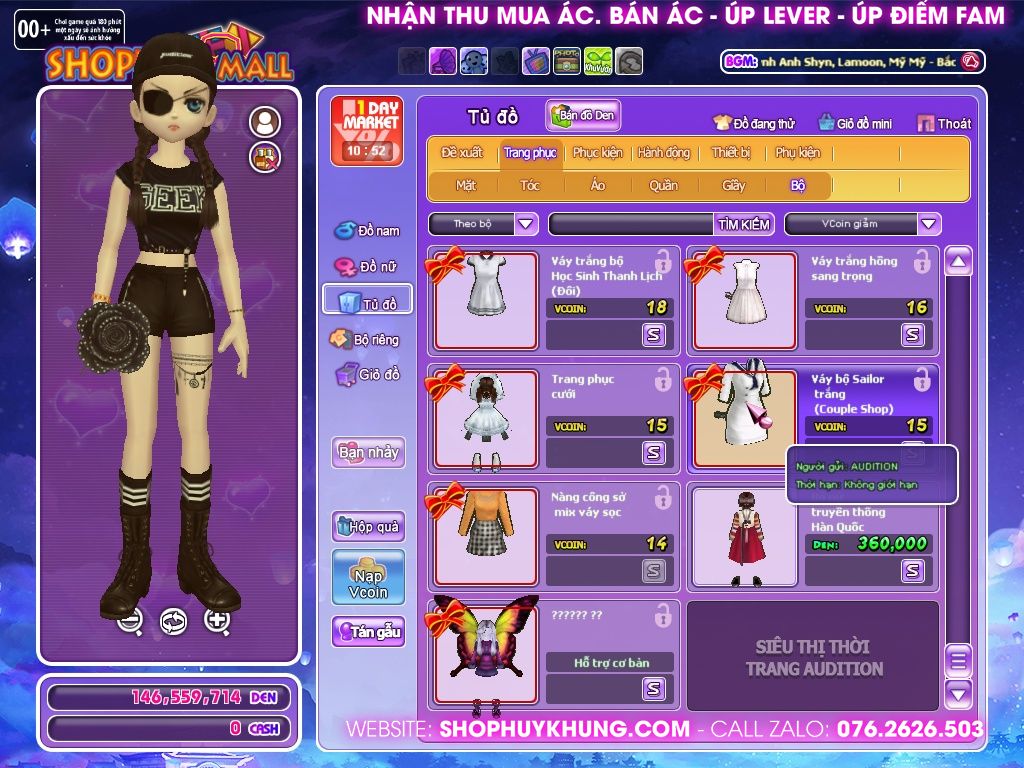Select the Trang phục cưới outfit thumbnail
This screenshot has width=1024, height=768.
tap(485, 417)
